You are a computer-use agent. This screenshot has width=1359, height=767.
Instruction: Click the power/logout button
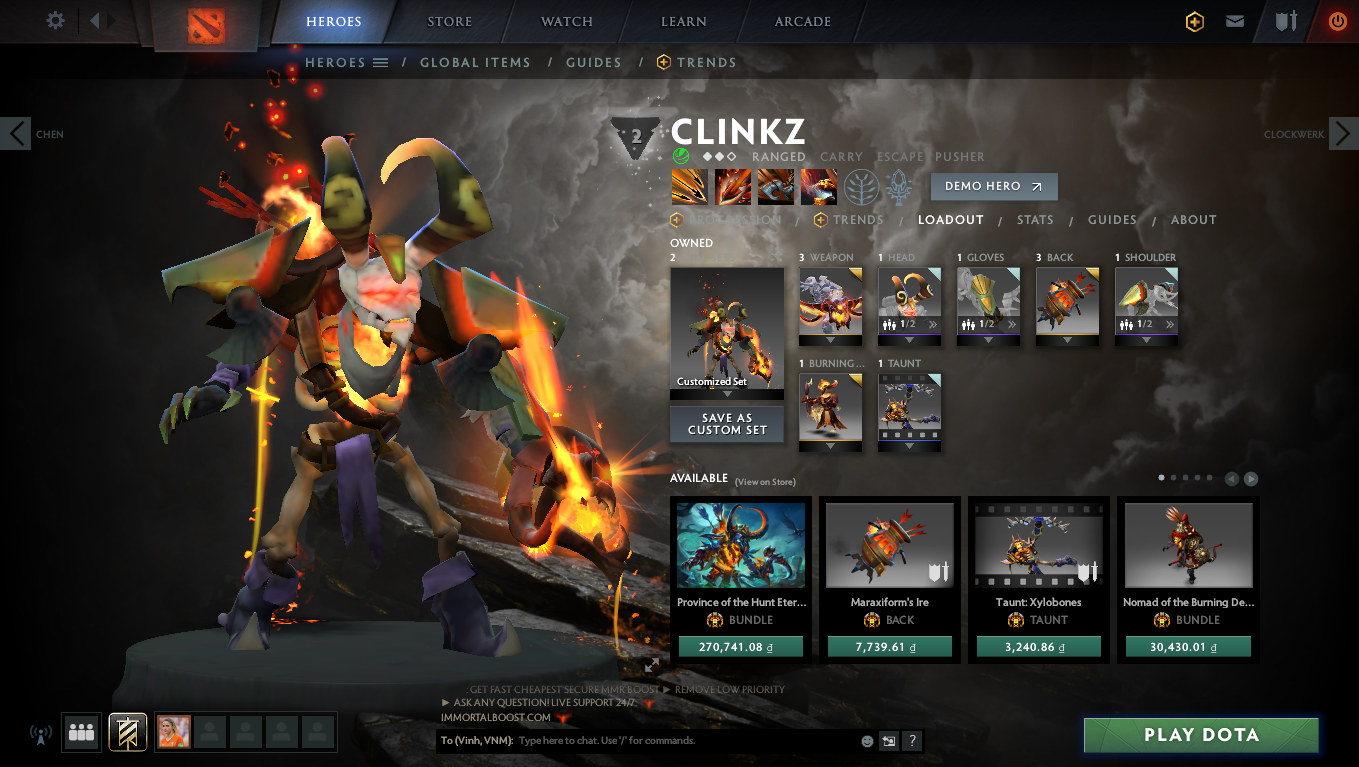1337,20
